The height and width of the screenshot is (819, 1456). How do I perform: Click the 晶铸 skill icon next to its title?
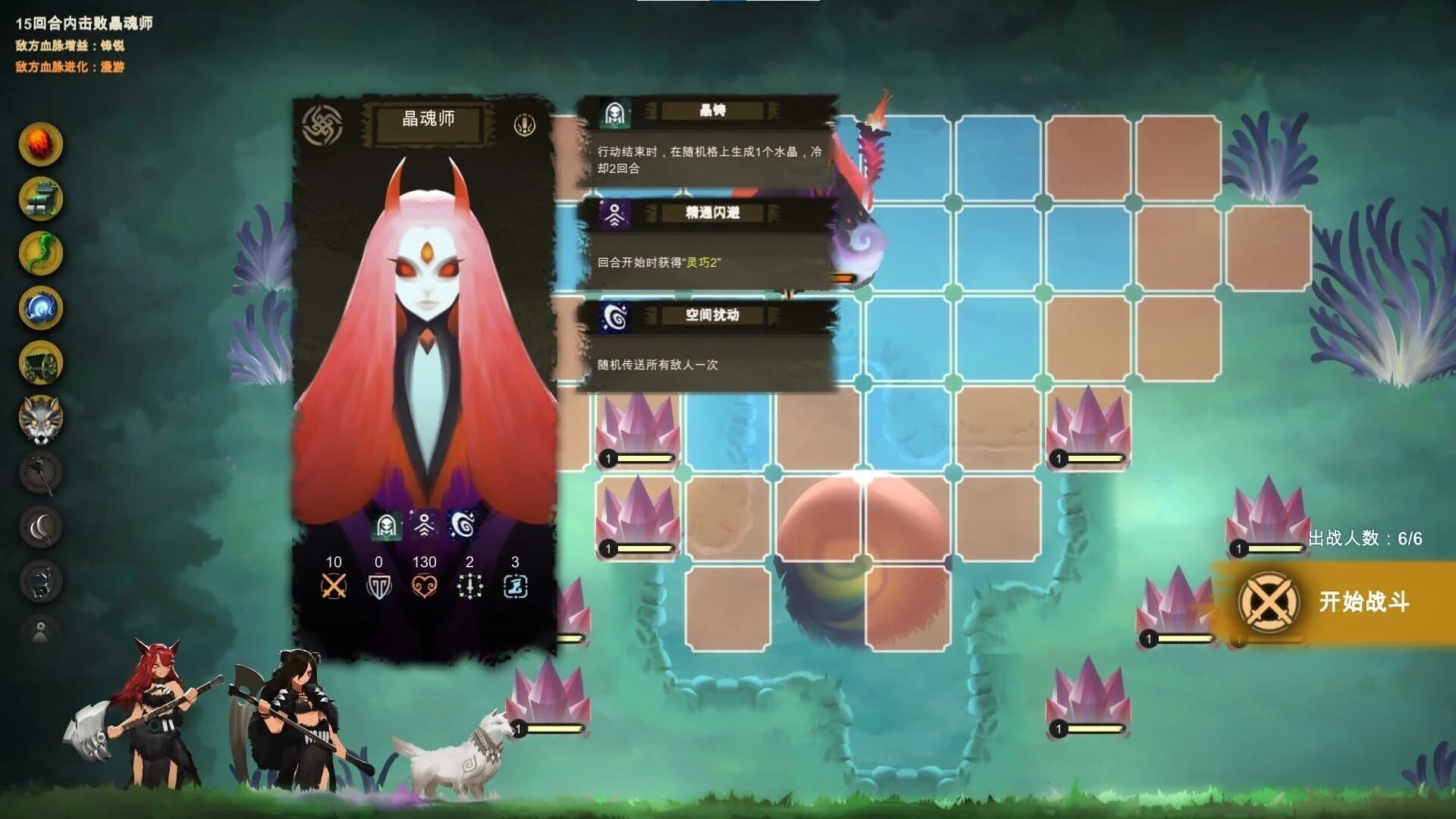tap(616, 111)
